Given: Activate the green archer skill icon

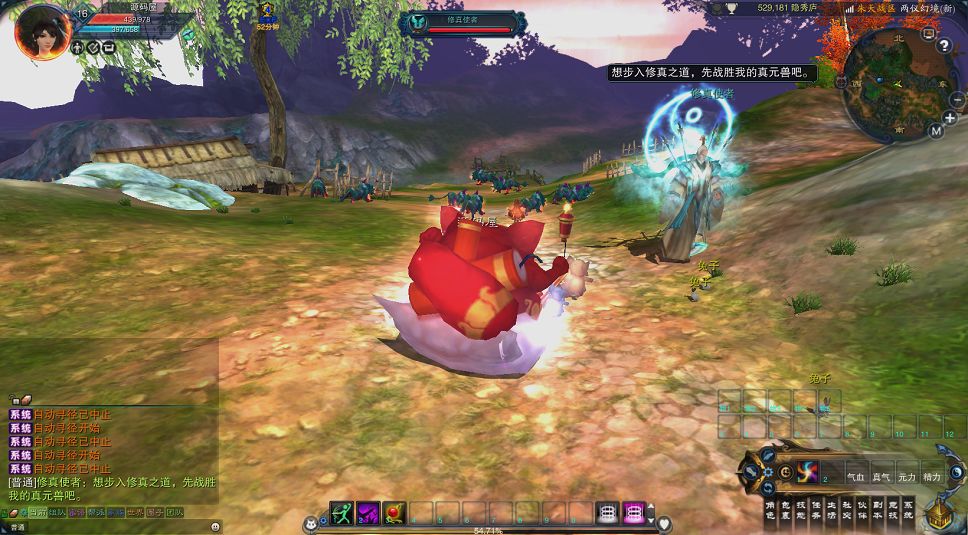Looking at the screenshot, I should pos(342,513).
